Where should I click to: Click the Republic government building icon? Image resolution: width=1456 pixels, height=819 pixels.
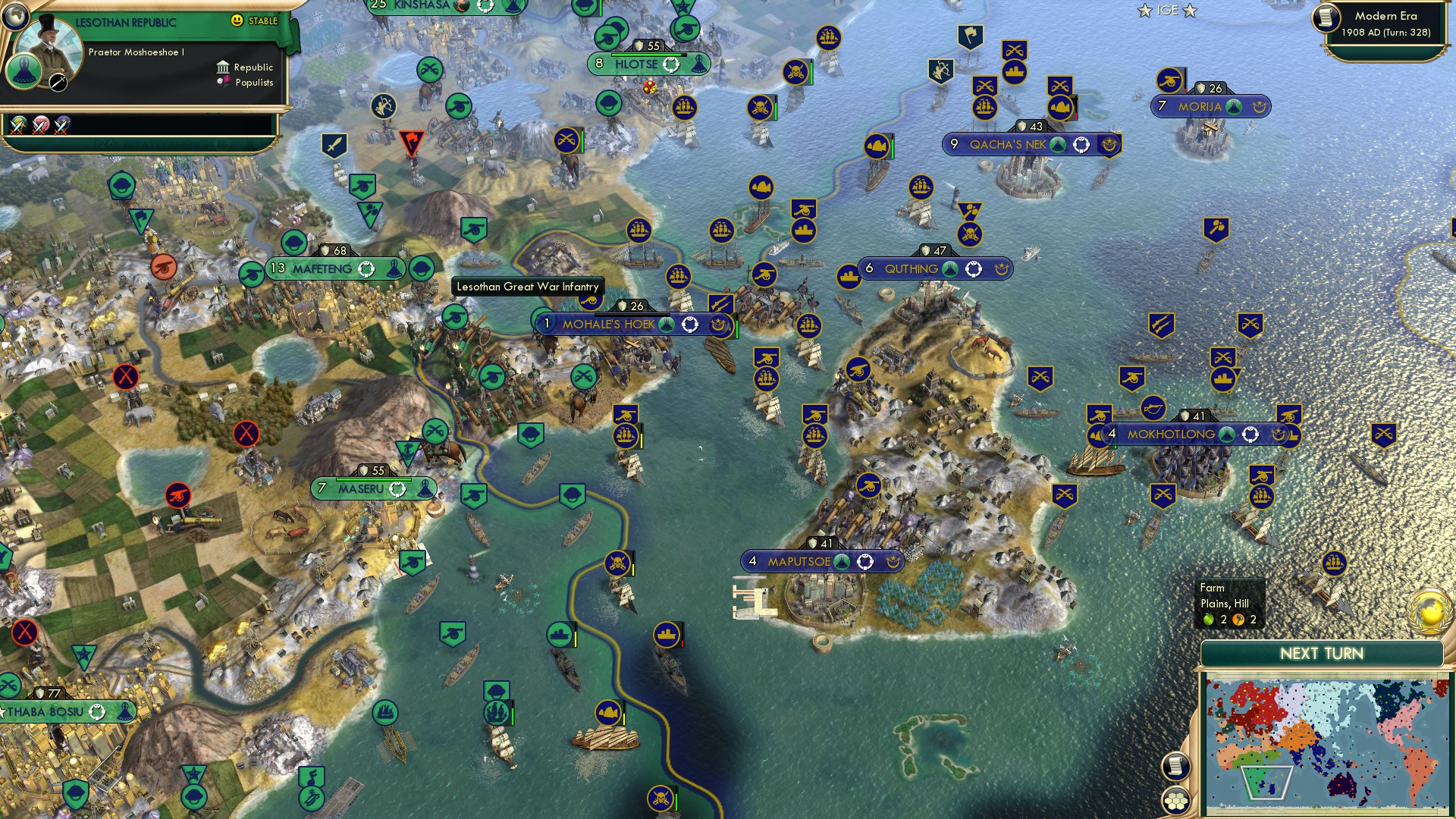(222, 67)
